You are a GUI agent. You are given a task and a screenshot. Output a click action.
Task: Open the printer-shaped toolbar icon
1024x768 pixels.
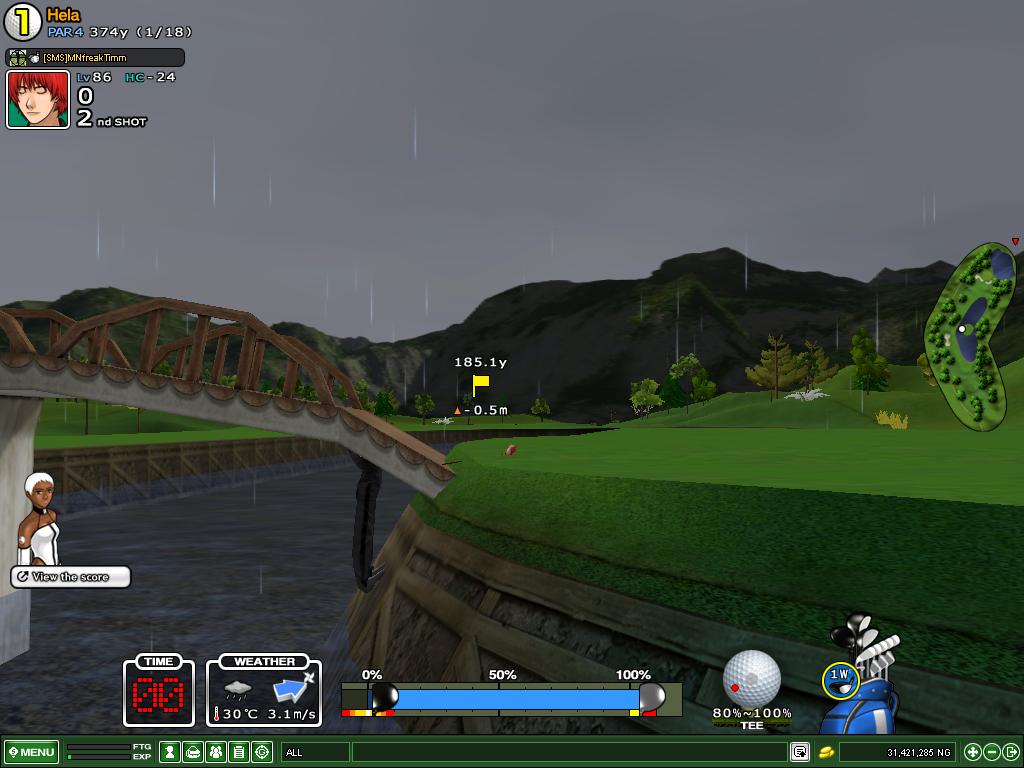tap(193, 752)
